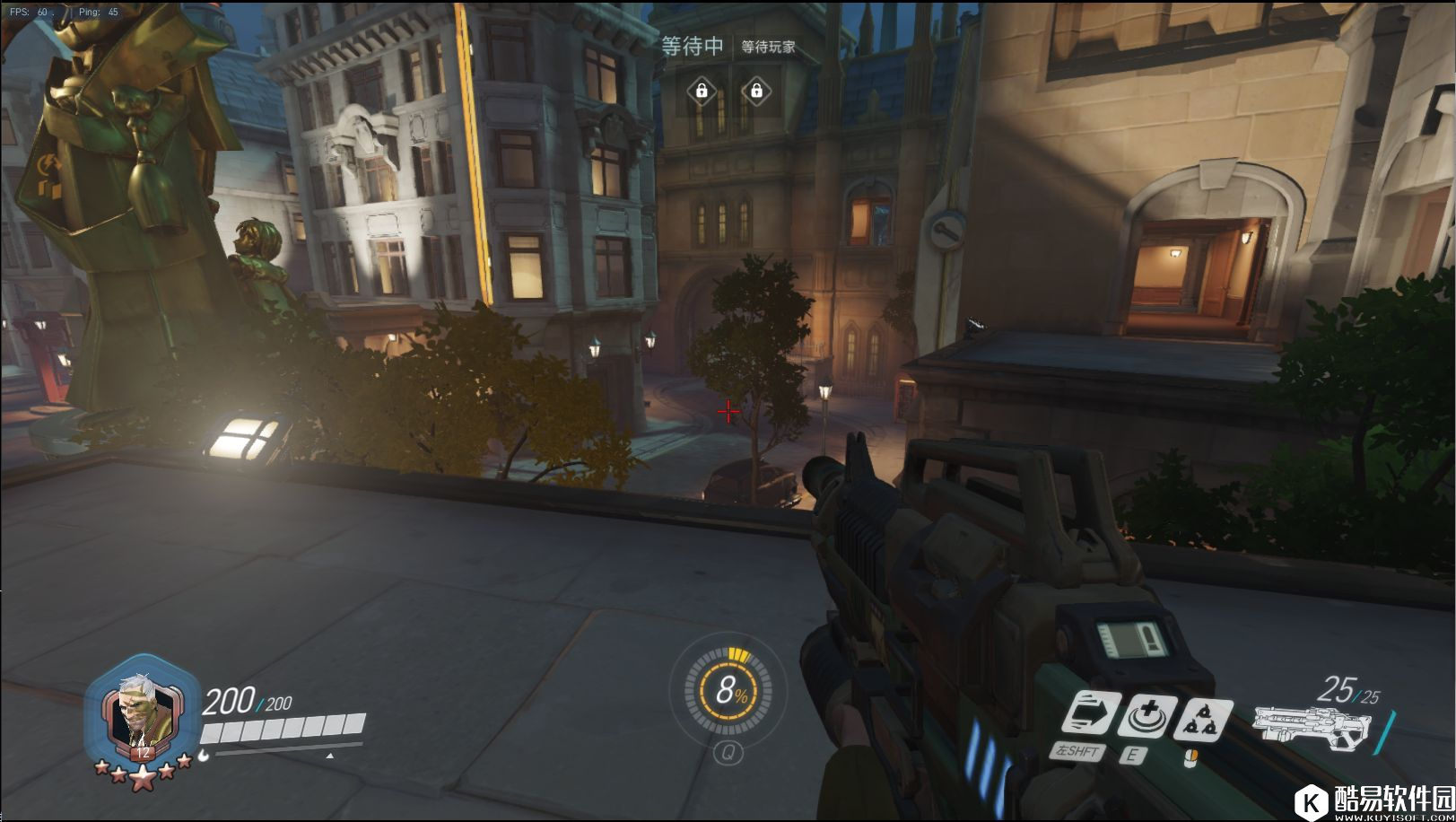Fire the Helix Rockets ability icon

coord(1200,720)
